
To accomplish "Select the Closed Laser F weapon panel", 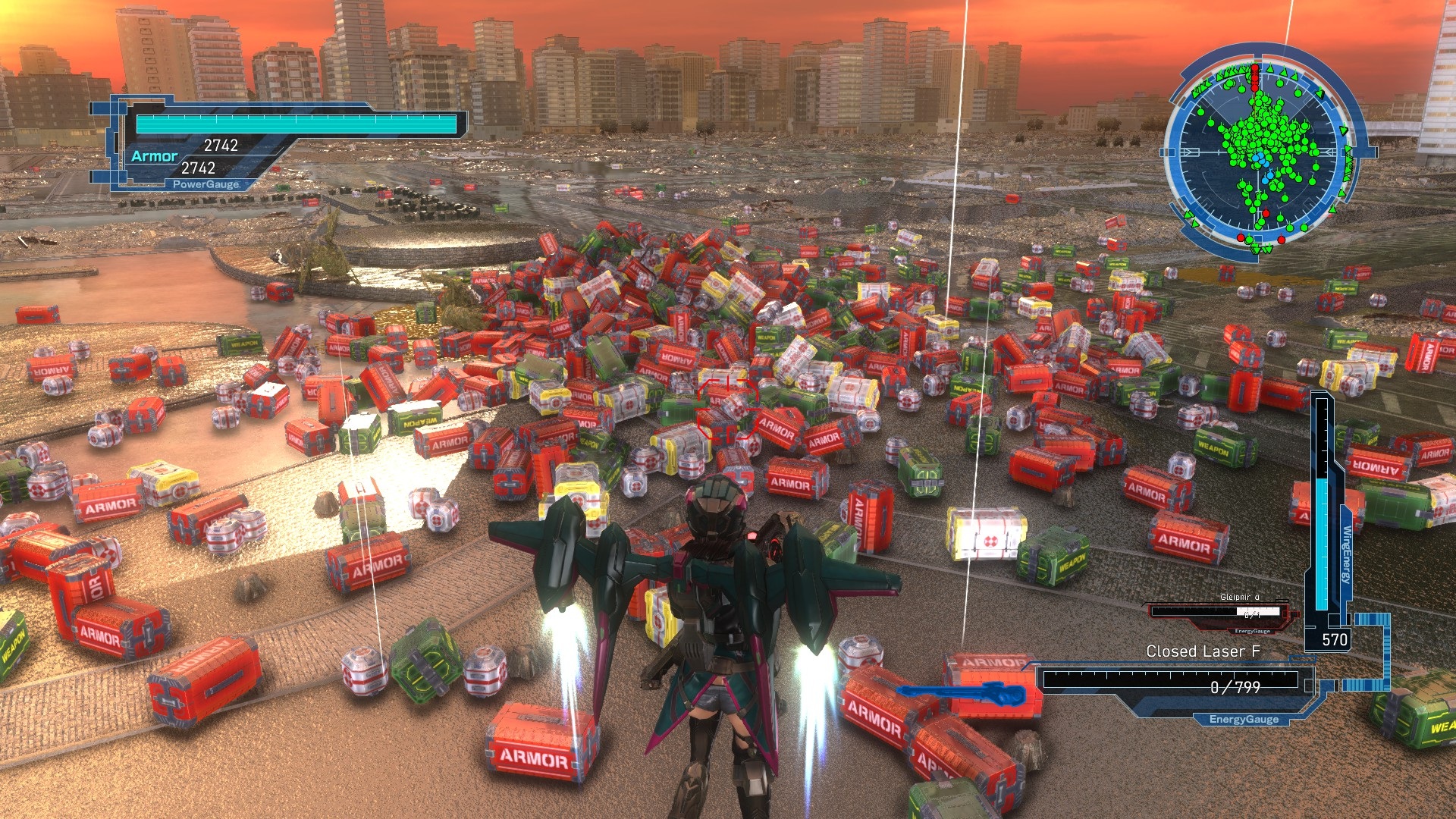I will [x=1172, y=681].
